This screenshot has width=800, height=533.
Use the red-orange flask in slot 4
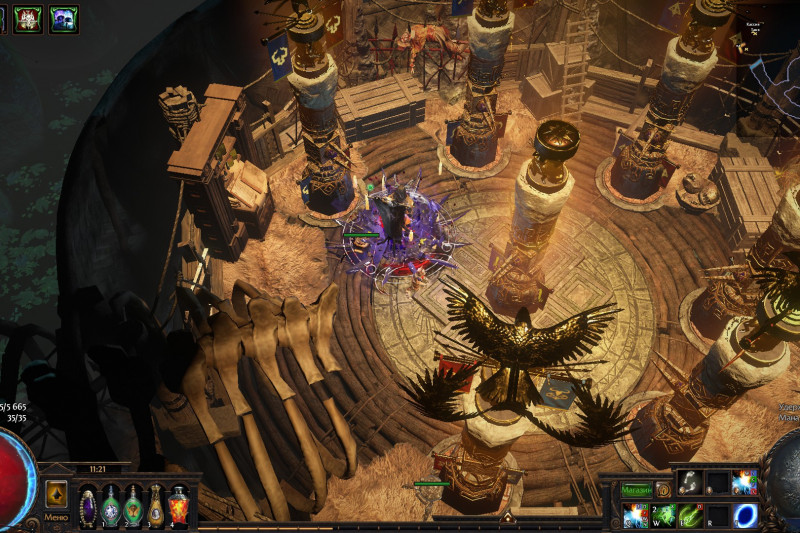point(178,504)
